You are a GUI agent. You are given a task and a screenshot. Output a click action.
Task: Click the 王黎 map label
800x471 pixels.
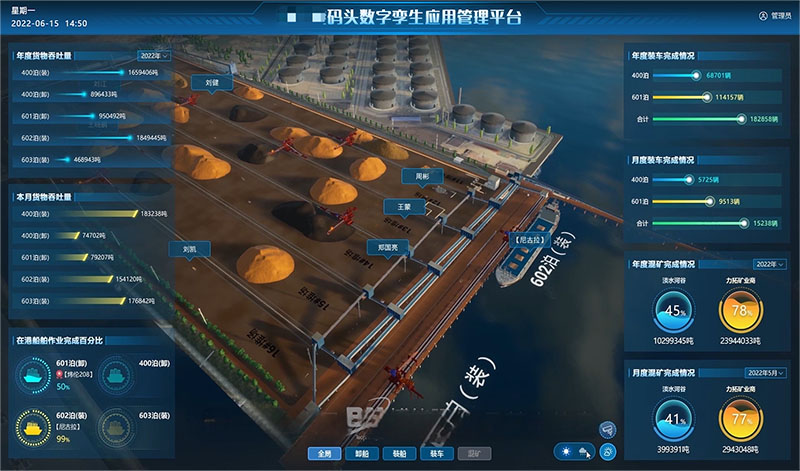click(x=404, y=207)
